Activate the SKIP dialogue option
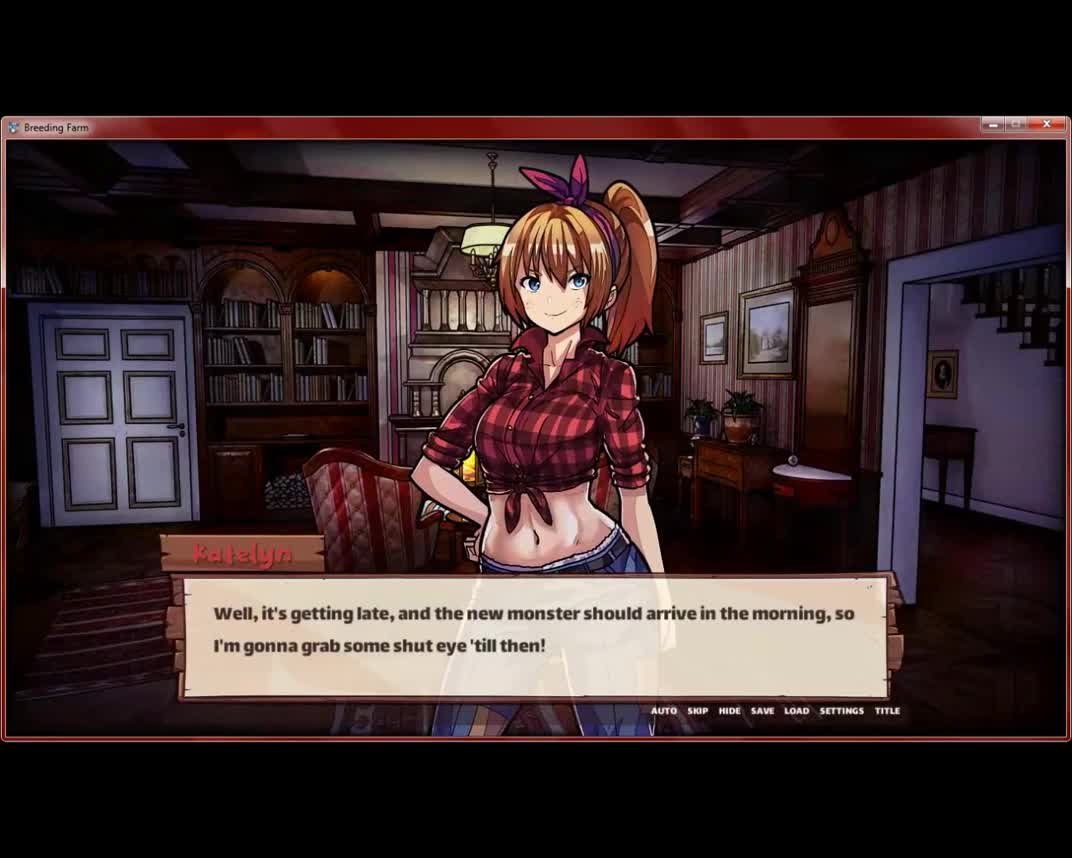Viewport: 1072px width, 858px height. [x=698, y=711]
